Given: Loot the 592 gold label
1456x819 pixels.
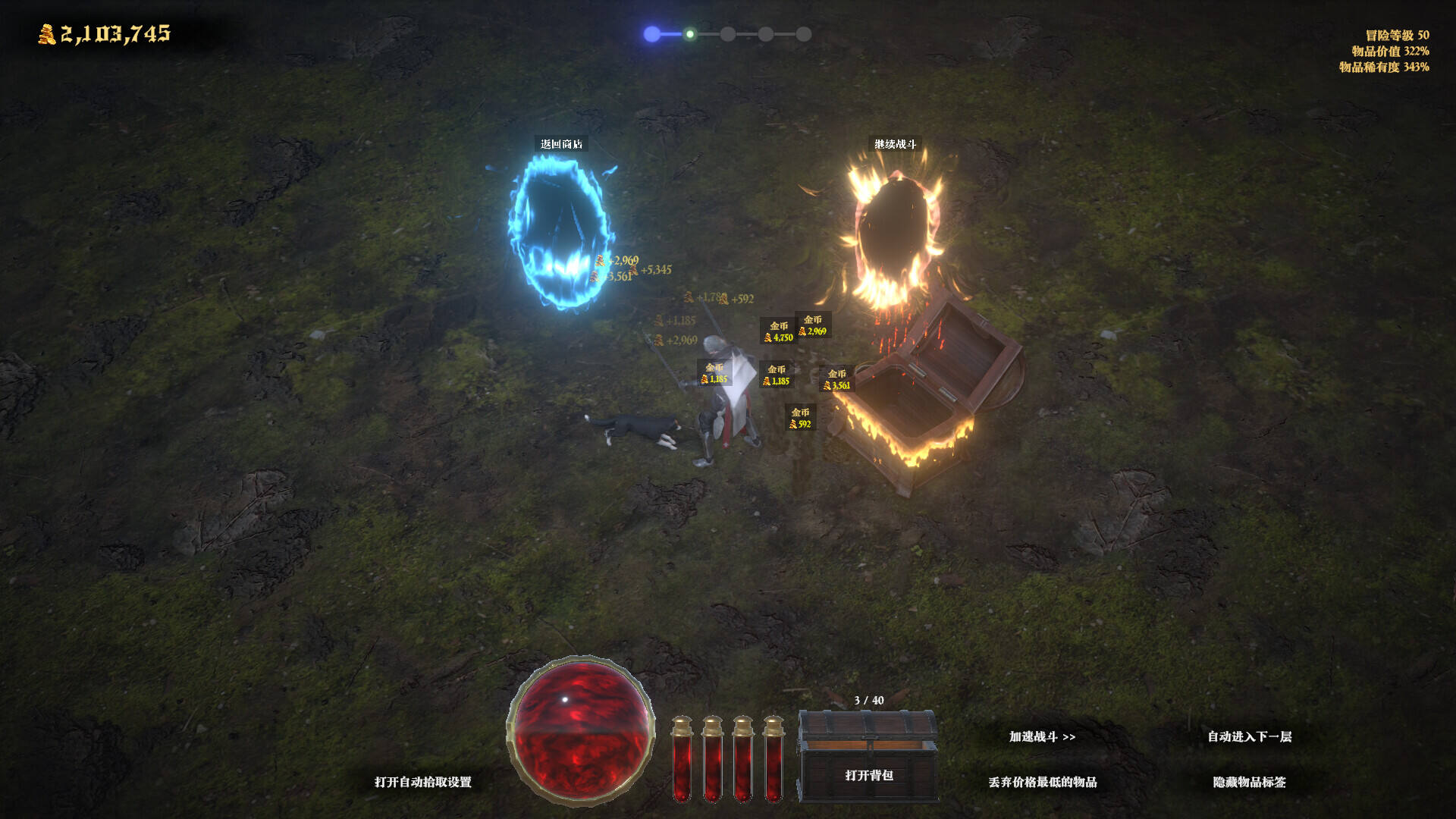Looking at the screenshot, I should 801,418.
